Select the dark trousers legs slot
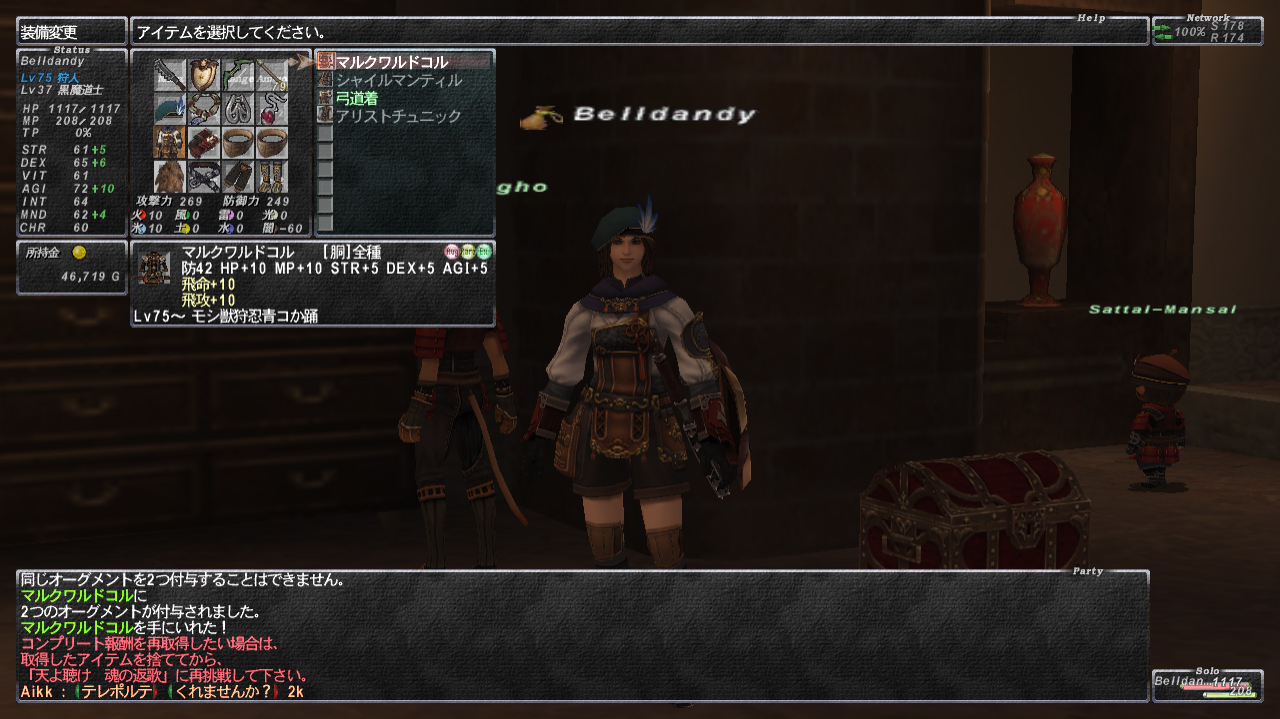Viewport: 1280px width, 719px height. 238,176
